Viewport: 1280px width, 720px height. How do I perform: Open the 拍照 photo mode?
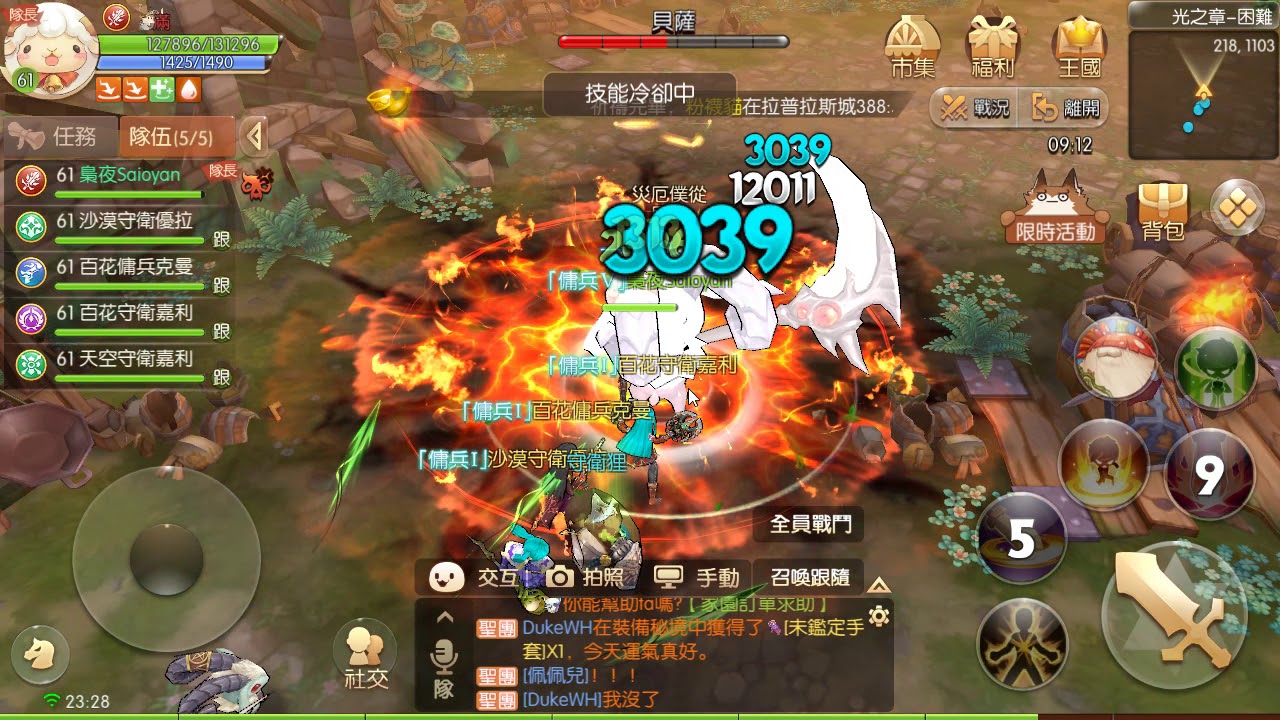pos(588,577)
